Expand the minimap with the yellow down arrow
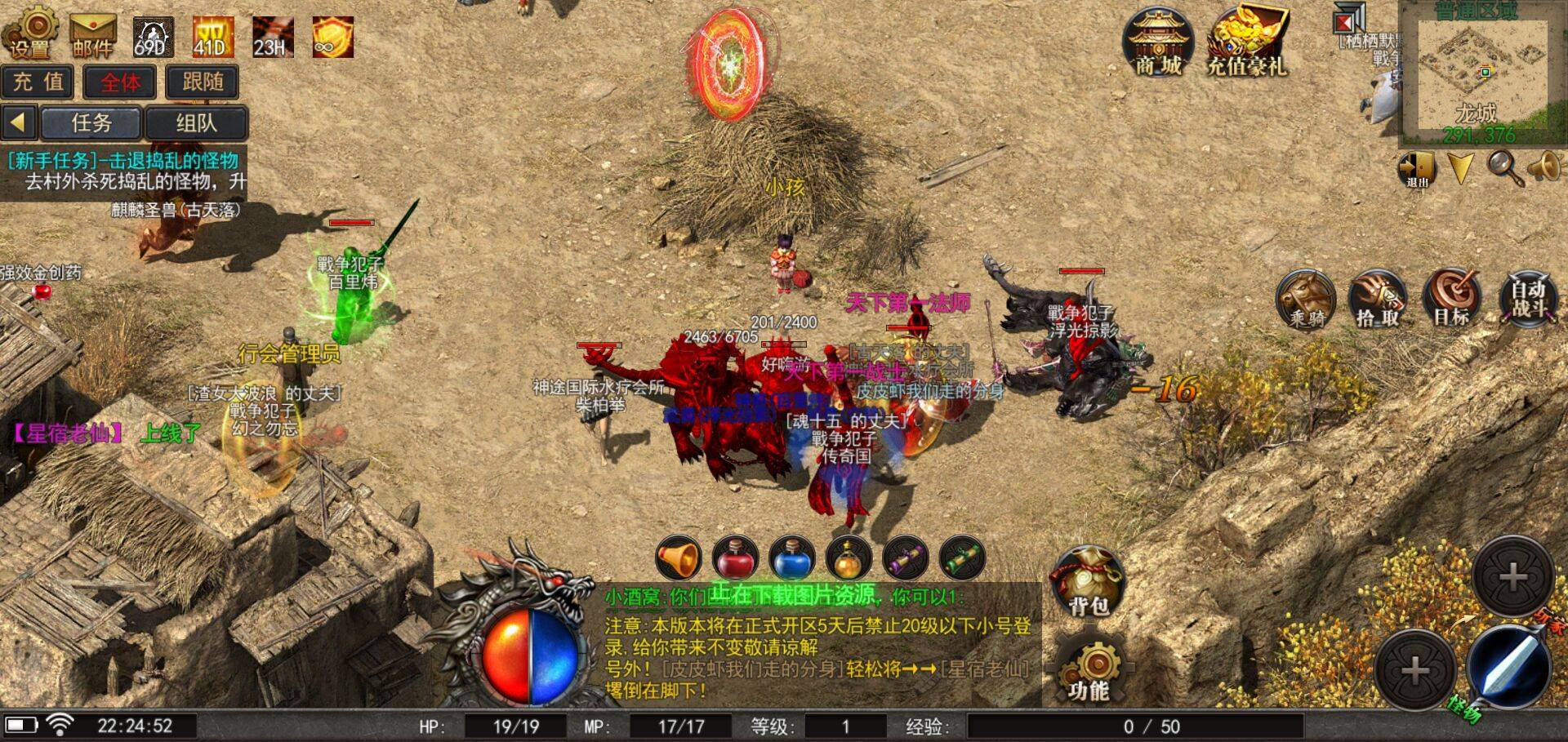The image size is (1568, 742). [x=1460, y=169]
